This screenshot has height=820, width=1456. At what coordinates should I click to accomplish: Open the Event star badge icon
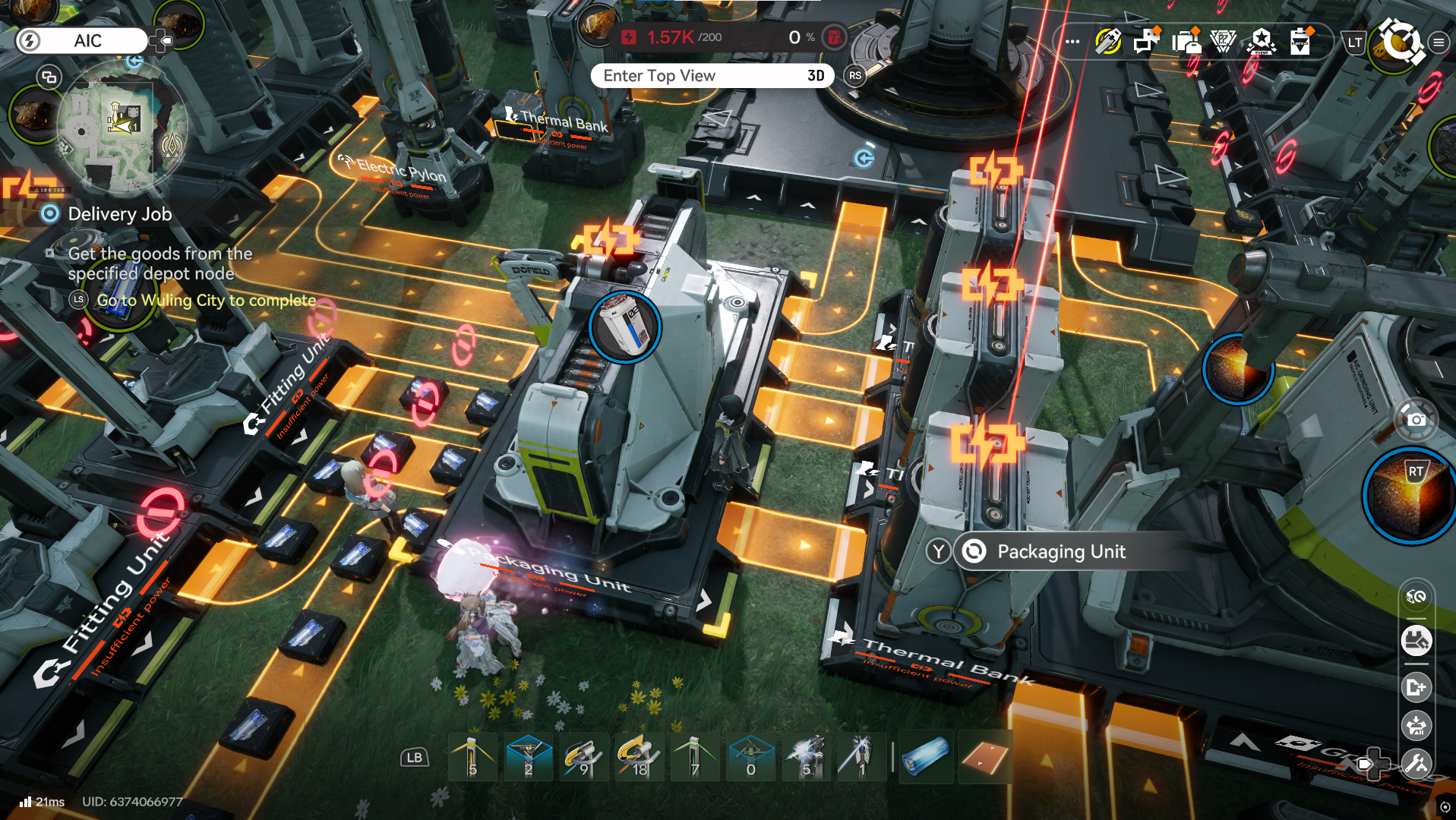1262,42
